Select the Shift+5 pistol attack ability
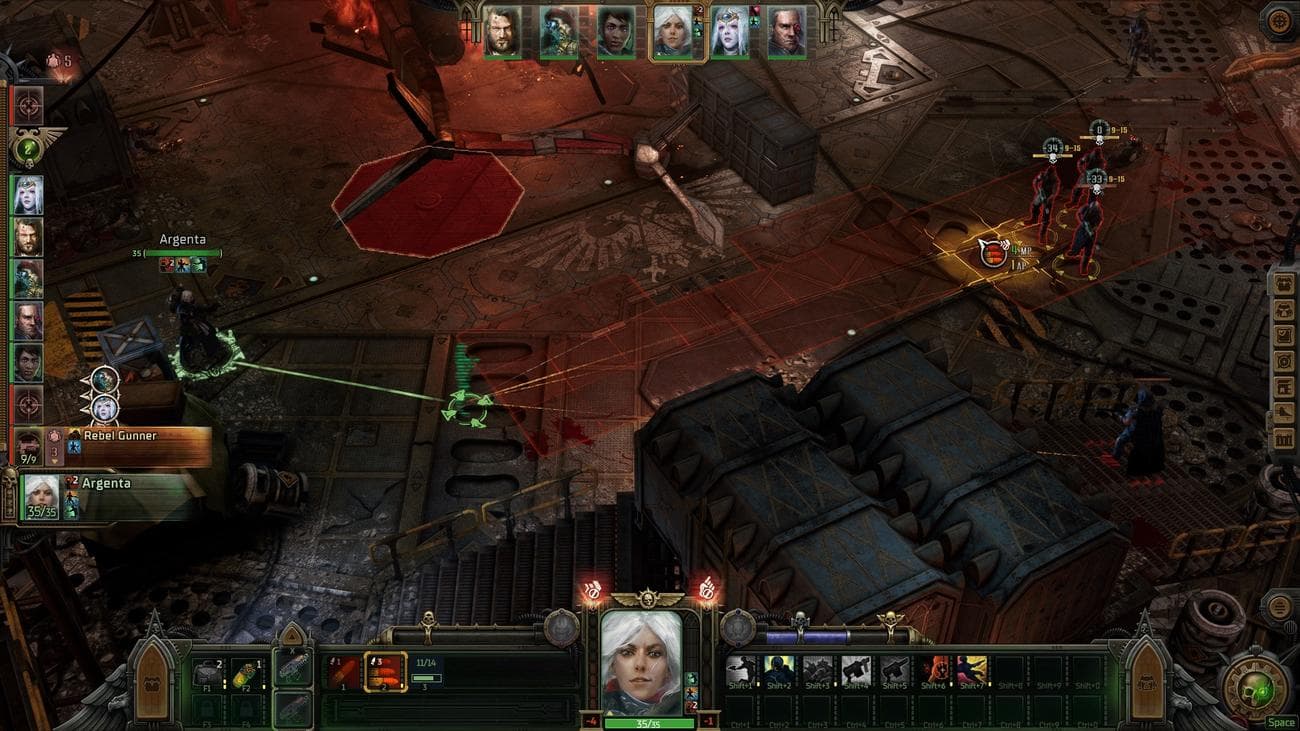This screenshot has height=731, width=1300. click(x=895, y=668)
